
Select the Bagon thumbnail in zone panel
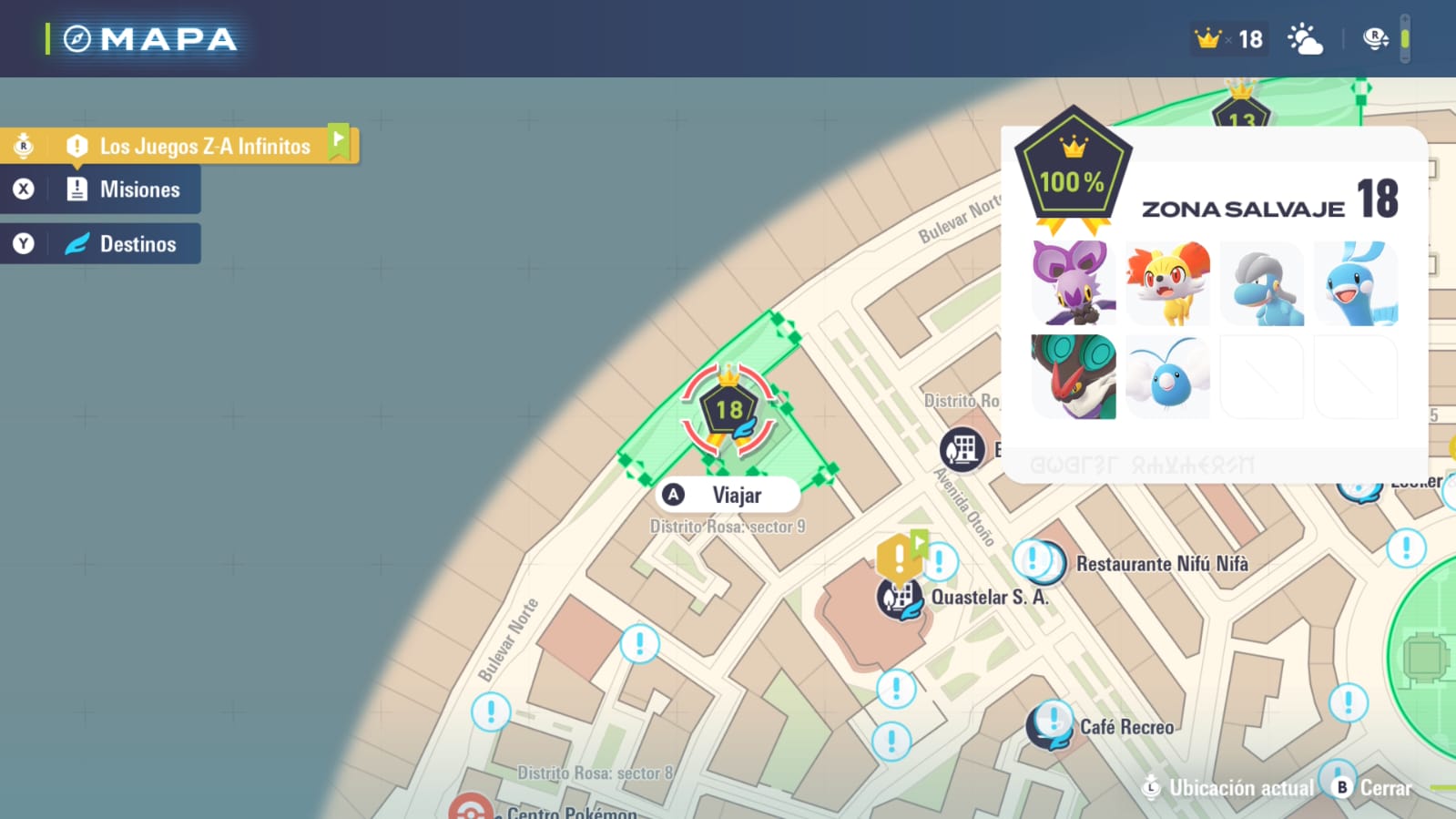[x=1261, y=283]
